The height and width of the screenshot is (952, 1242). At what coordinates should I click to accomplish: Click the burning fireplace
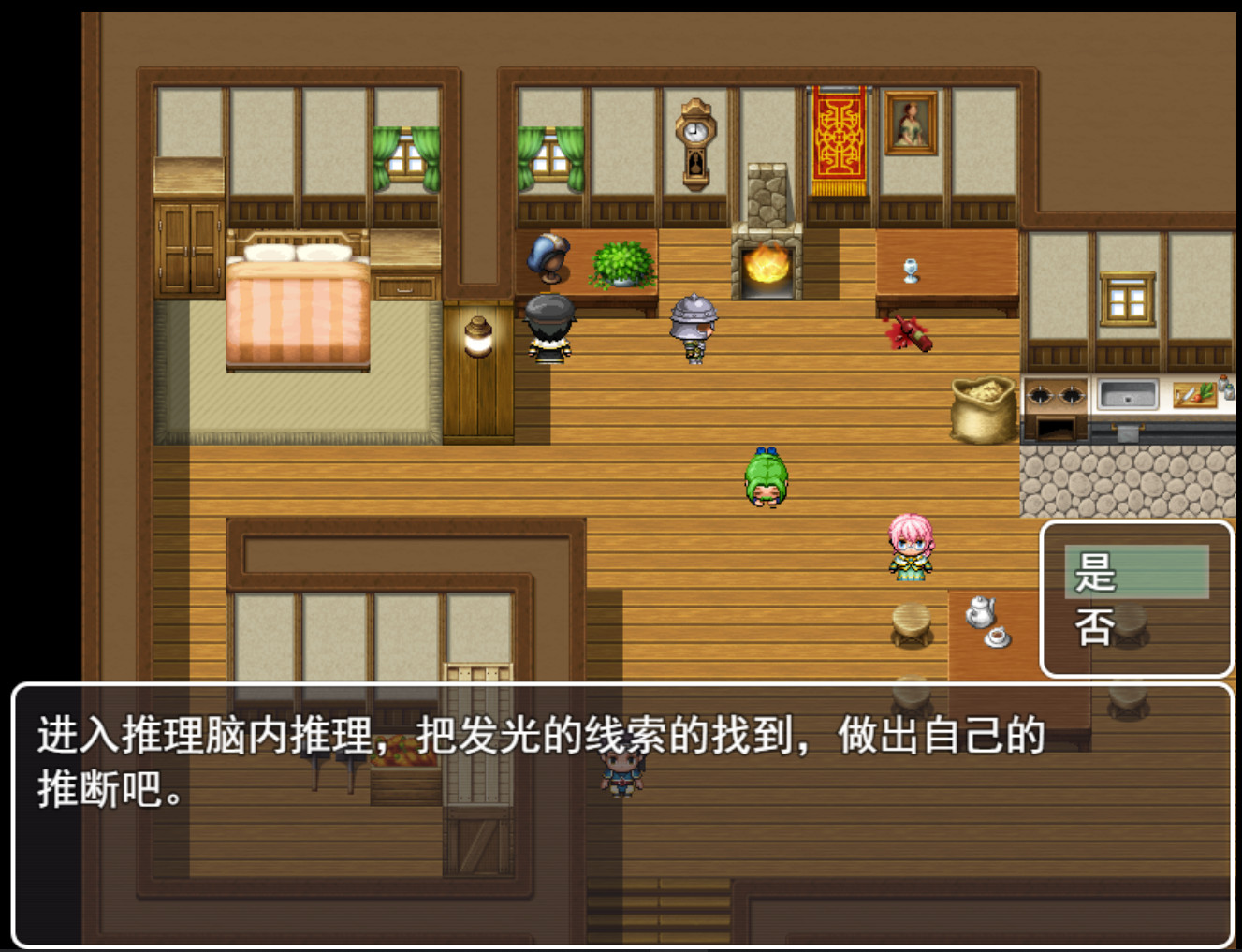tap(767, 267)
